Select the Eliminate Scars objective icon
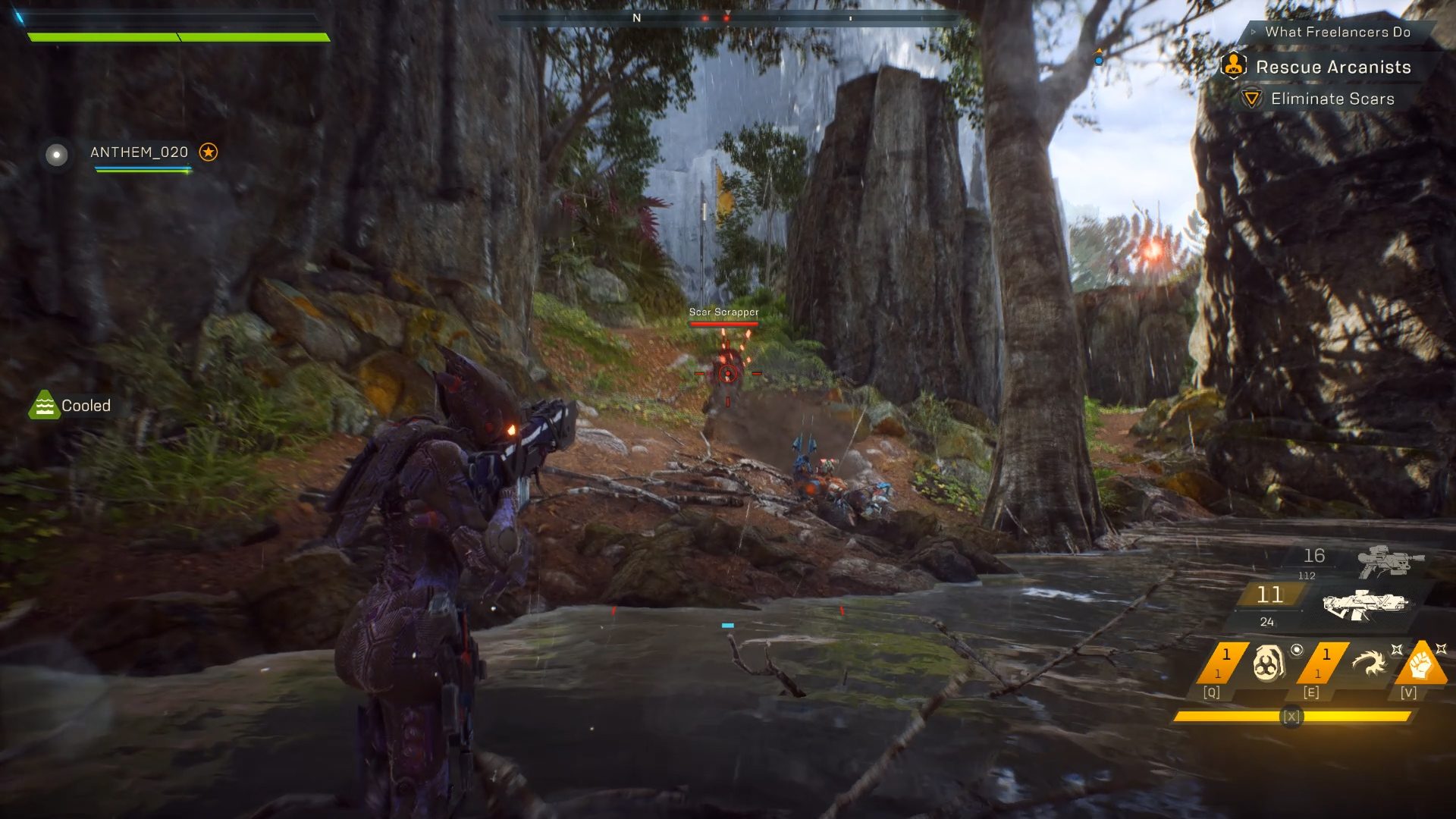Screen dimensions: 1456x819 click(1251, 99)
